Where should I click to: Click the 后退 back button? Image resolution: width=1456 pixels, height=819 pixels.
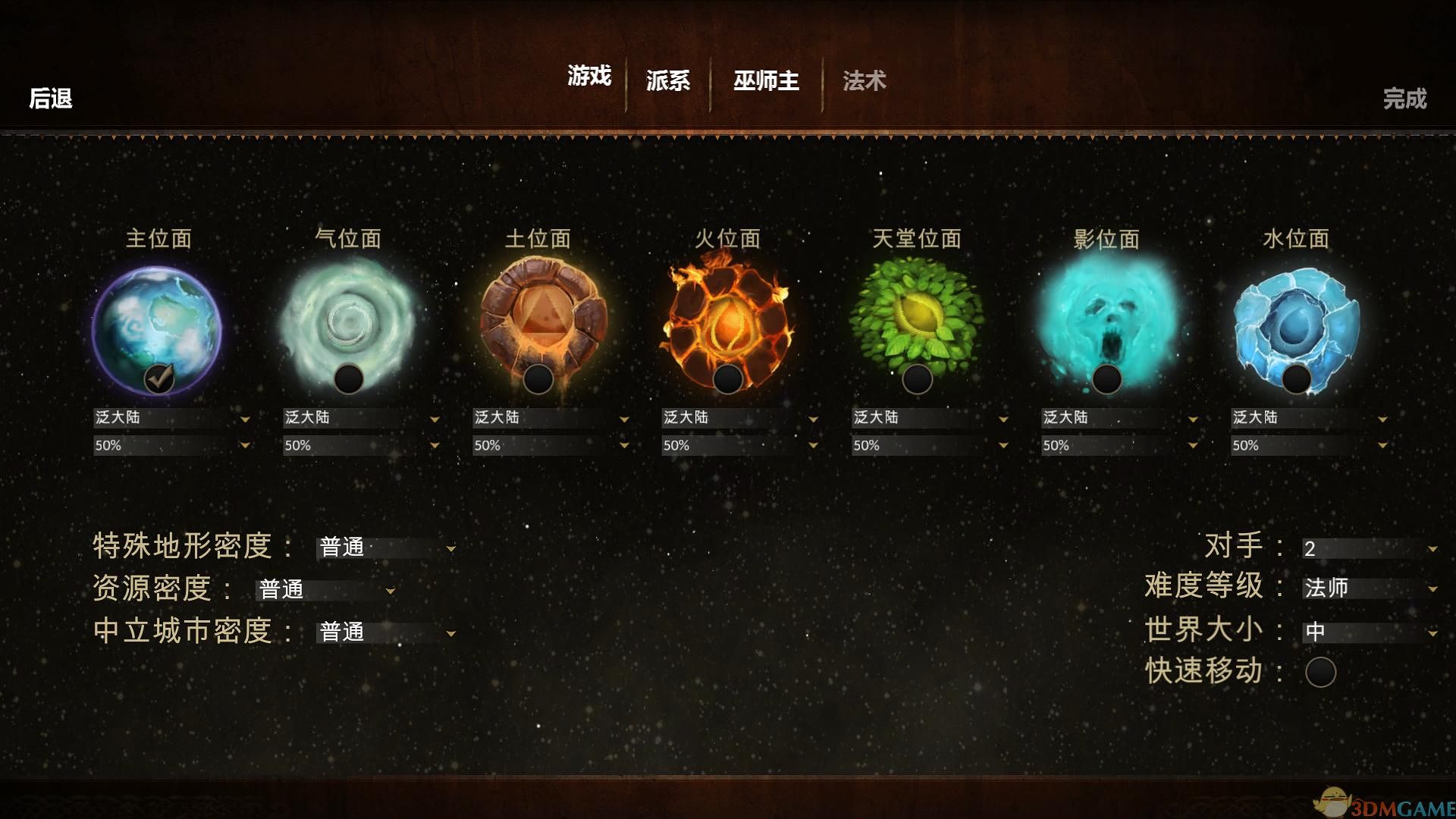pos(49,99)
